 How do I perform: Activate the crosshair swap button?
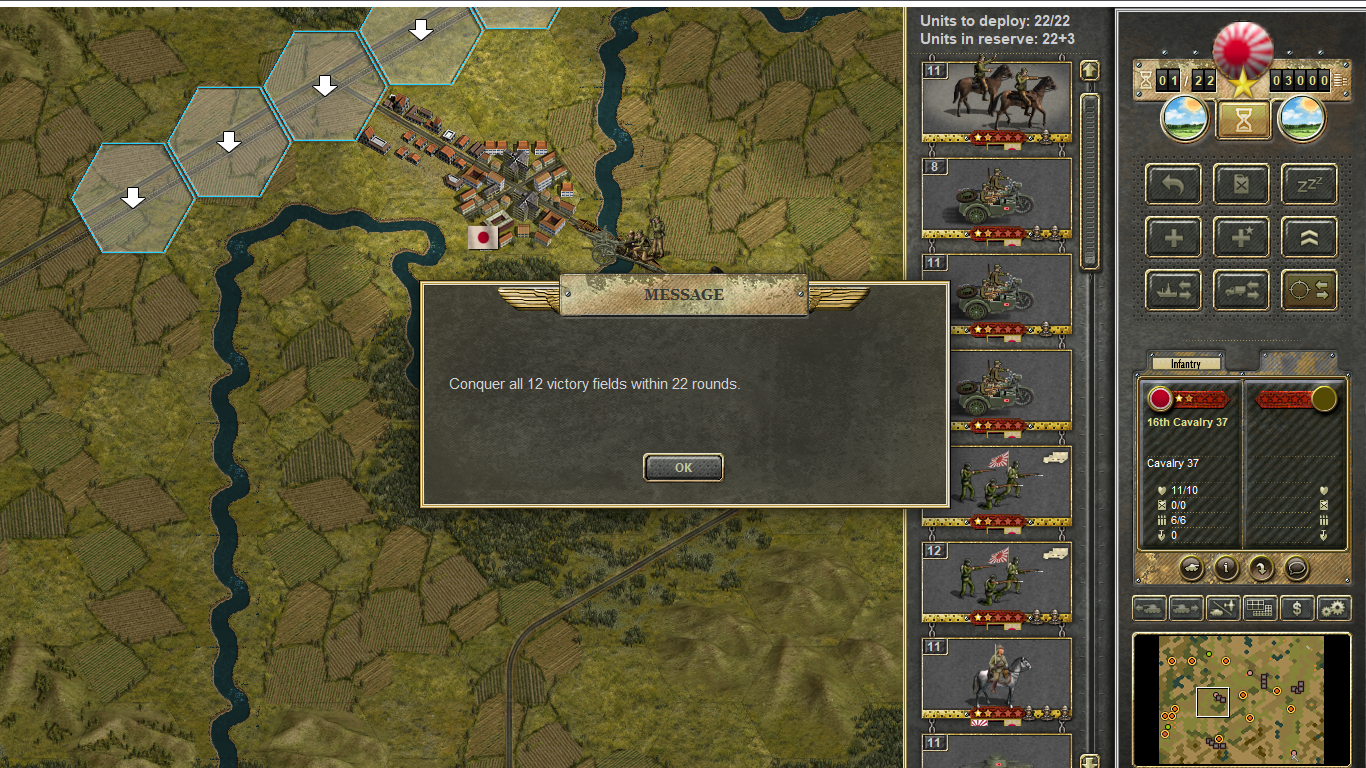click(x=1309, y=290)
